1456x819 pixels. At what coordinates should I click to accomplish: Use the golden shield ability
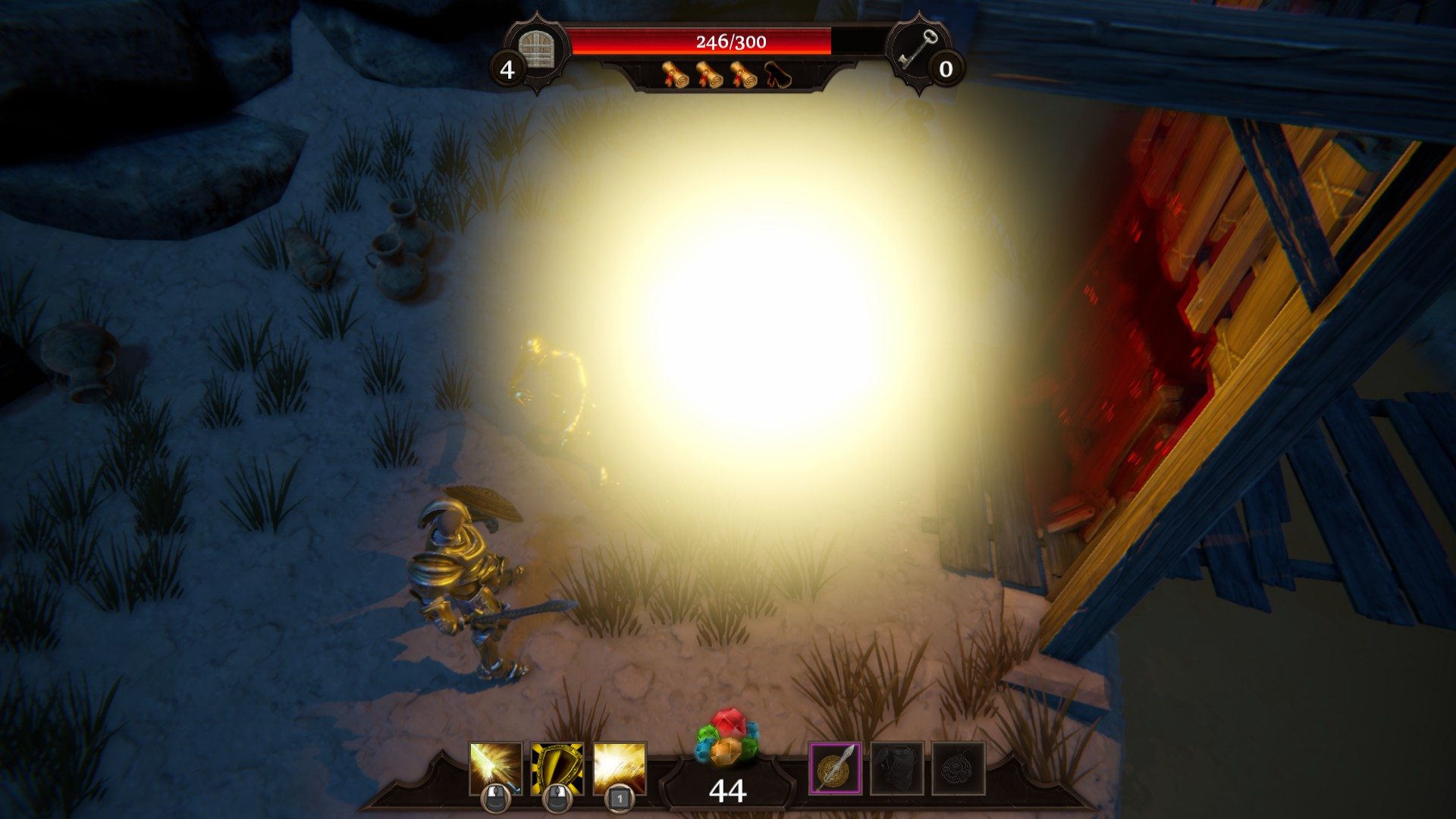(x=557, y=769)
